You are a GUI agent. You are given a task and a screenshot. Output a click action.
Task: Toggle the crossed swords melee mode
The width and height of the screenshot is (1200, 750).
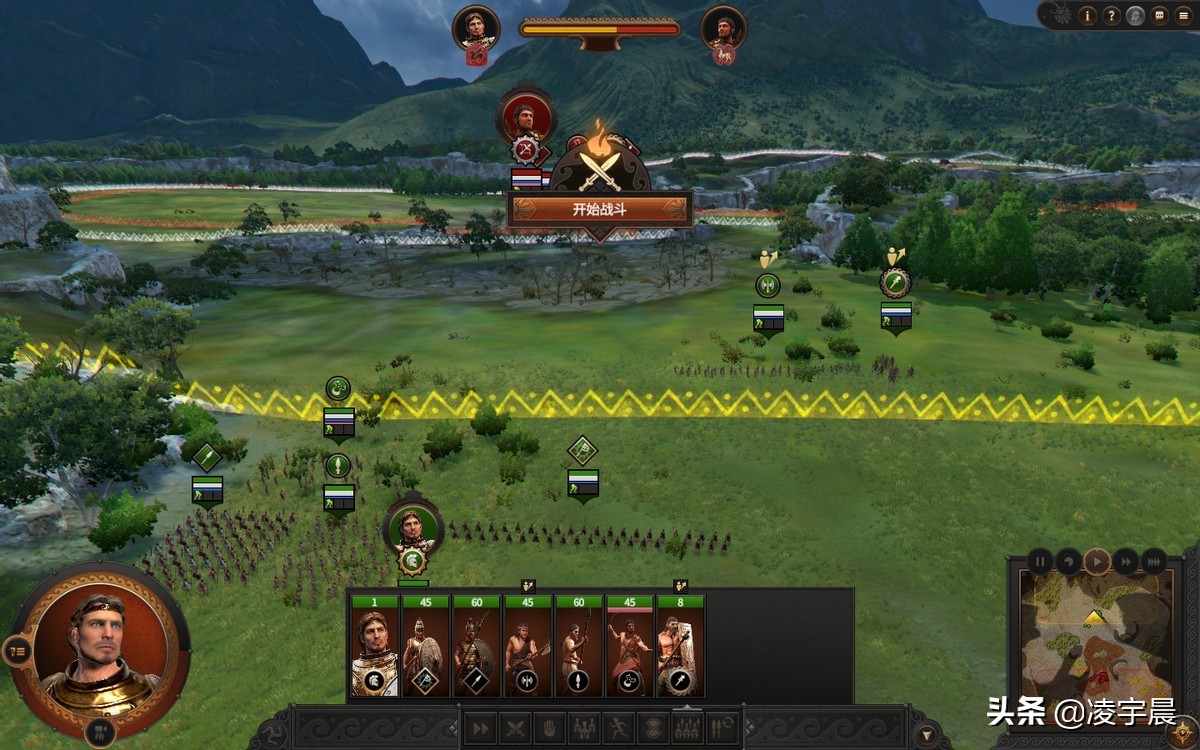515,728
